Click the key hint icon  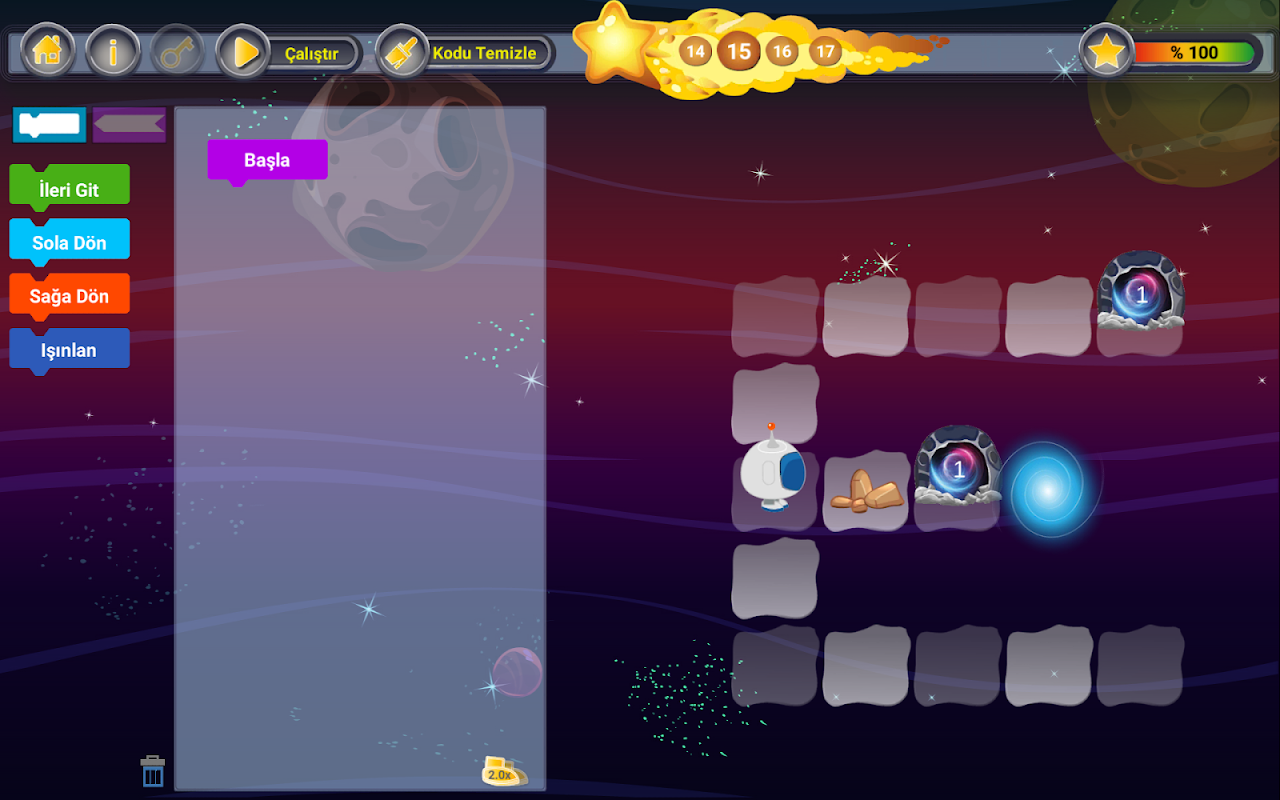(177, 52)
